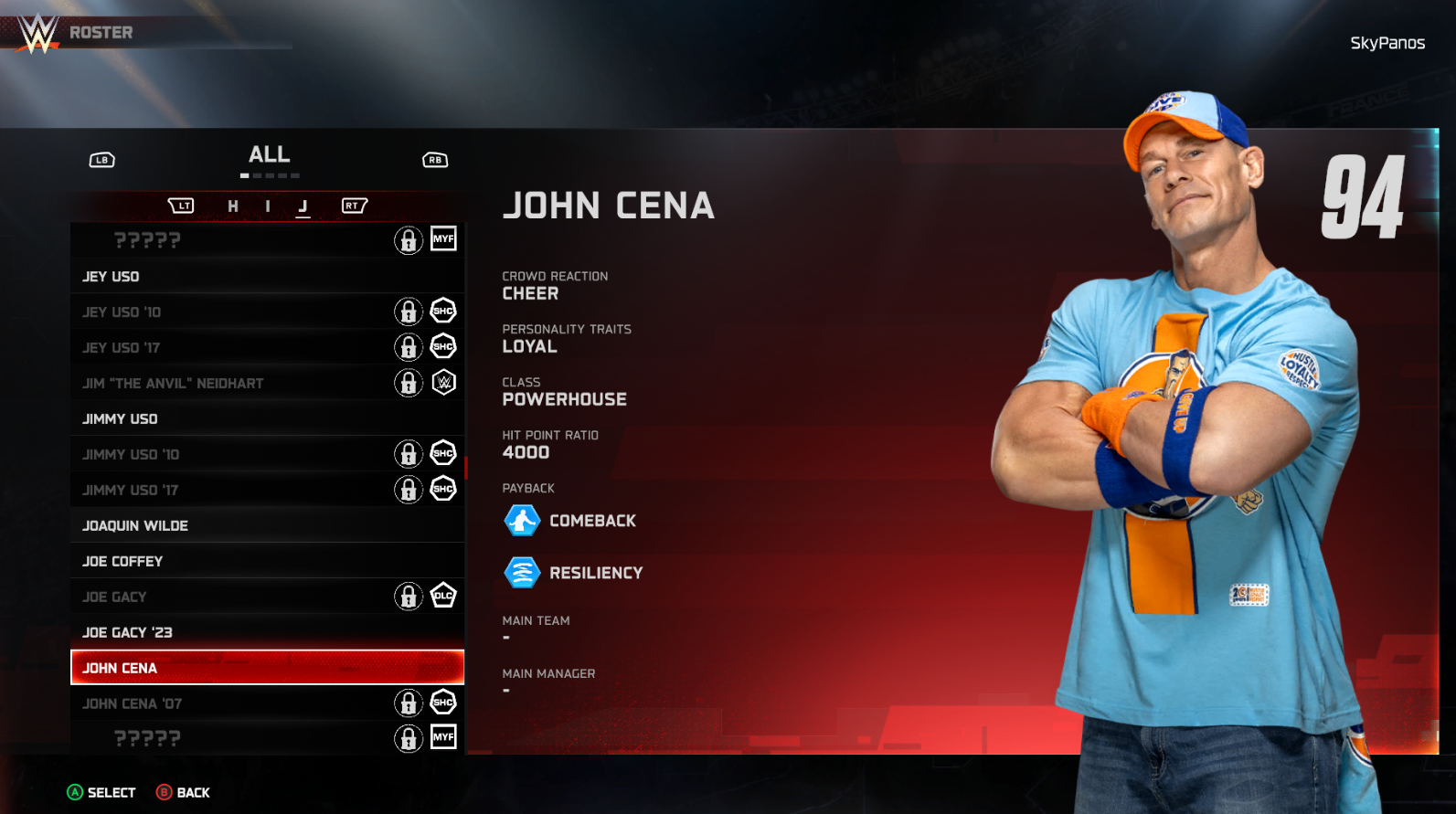Screen dimensions: 1456x814
Task: Click the MYF badge on the top hidden entry
Action: point(442,239)
